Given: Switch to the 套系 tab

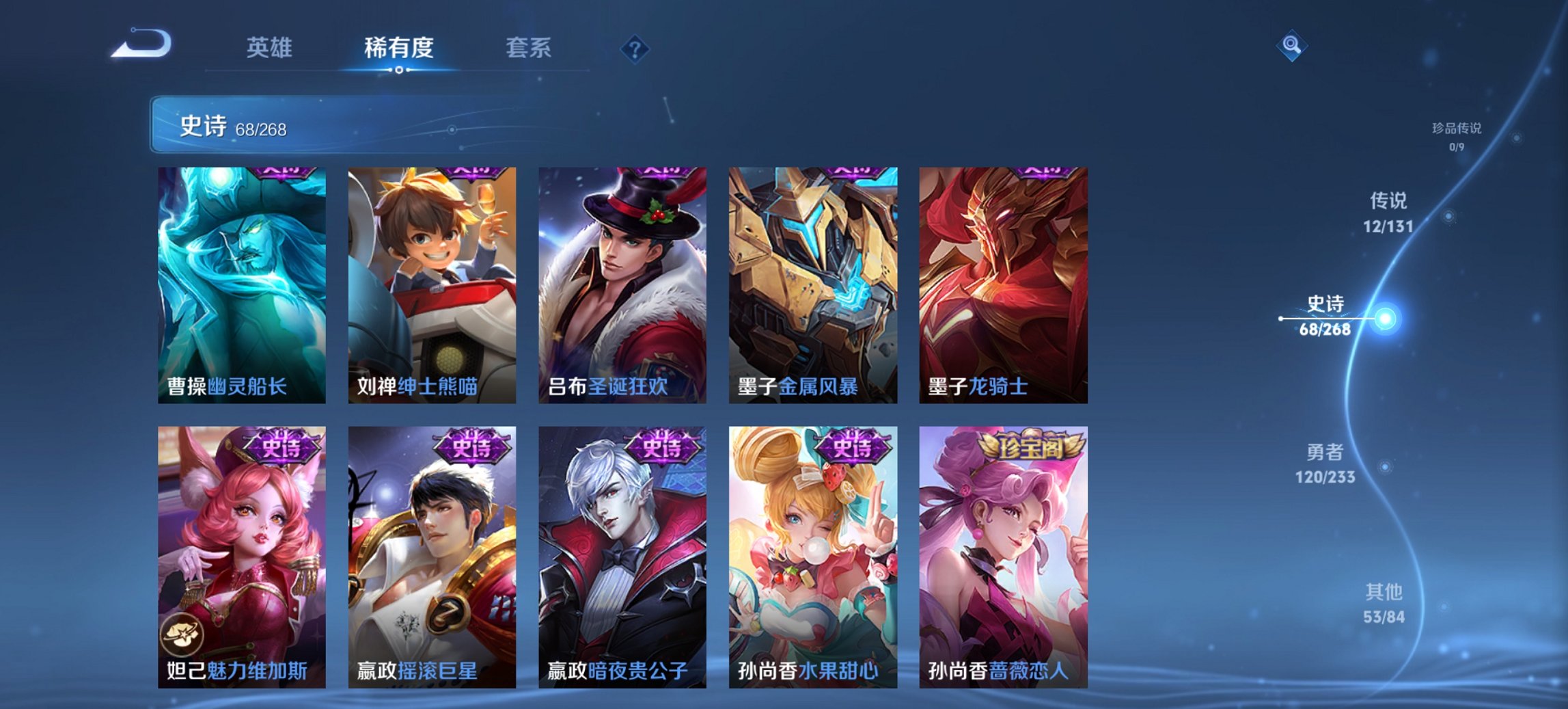Looking at the screenshot, I should click(529, 49).
